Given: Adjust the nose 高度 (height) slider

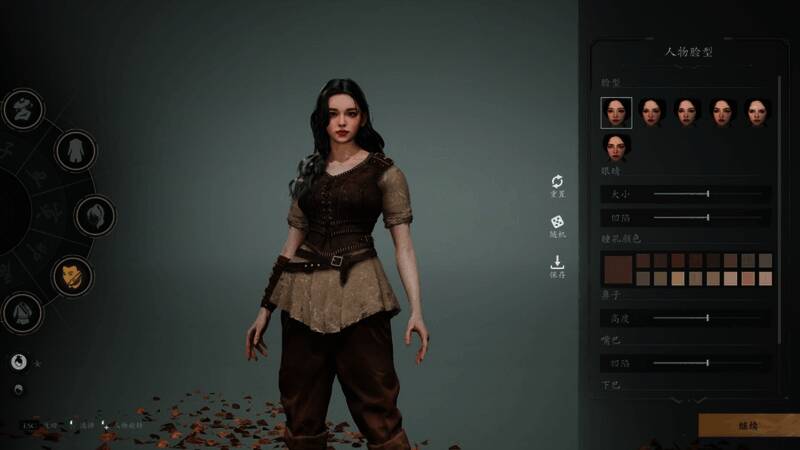Looking at the screenshot, I should (708, 318).
